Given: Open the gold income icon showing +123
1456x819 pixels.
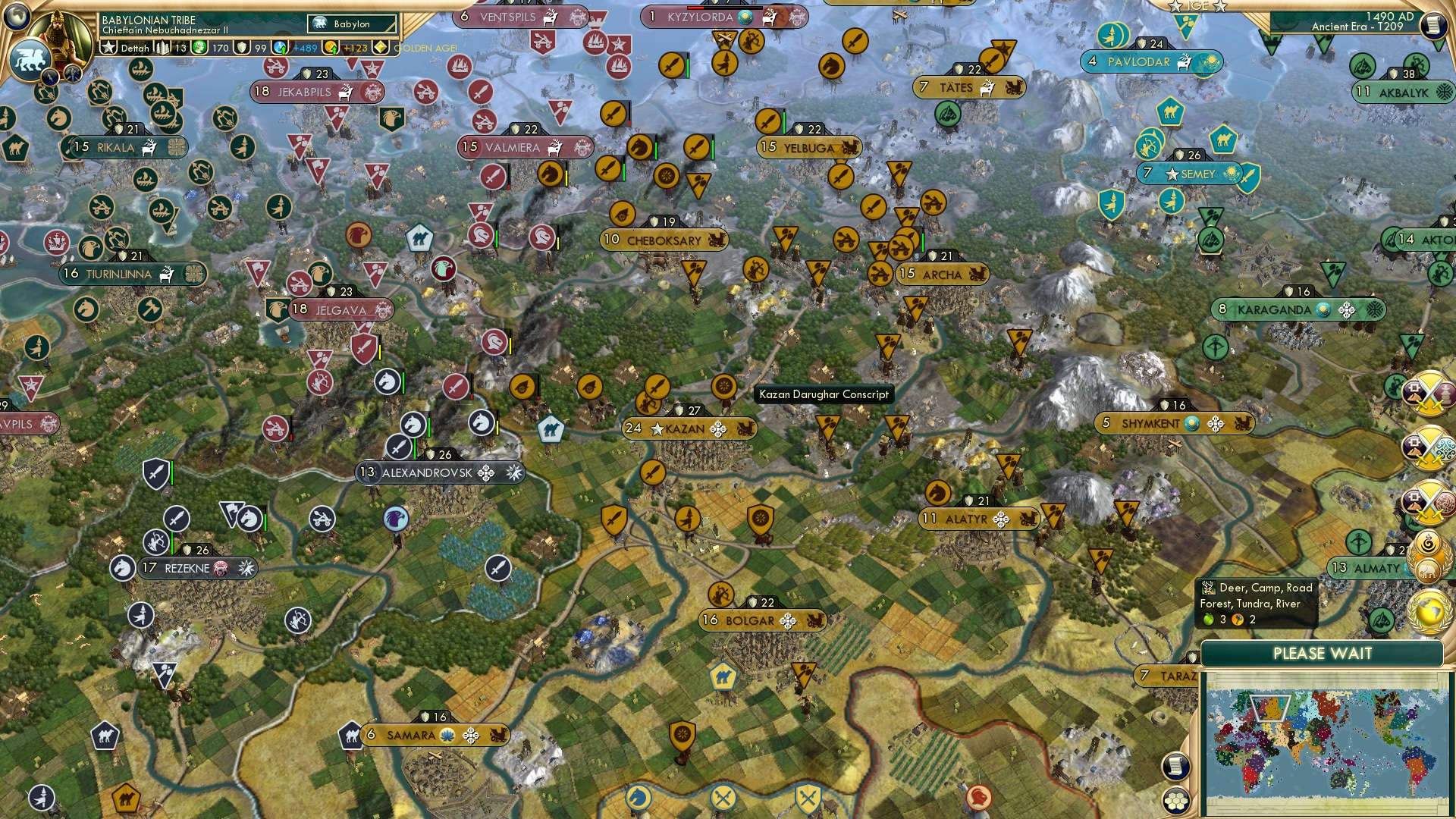Looking at the screenshot, I should (x=331, y=47).
